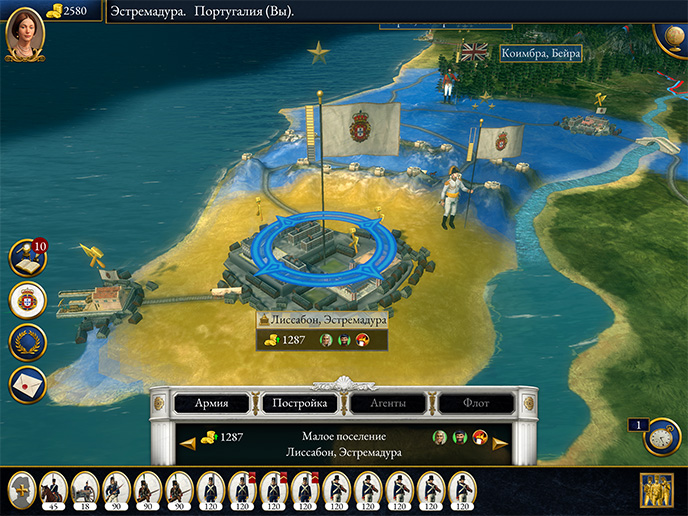
Task: Select the greyed-out Флот tab
Action: pos(477,404)
